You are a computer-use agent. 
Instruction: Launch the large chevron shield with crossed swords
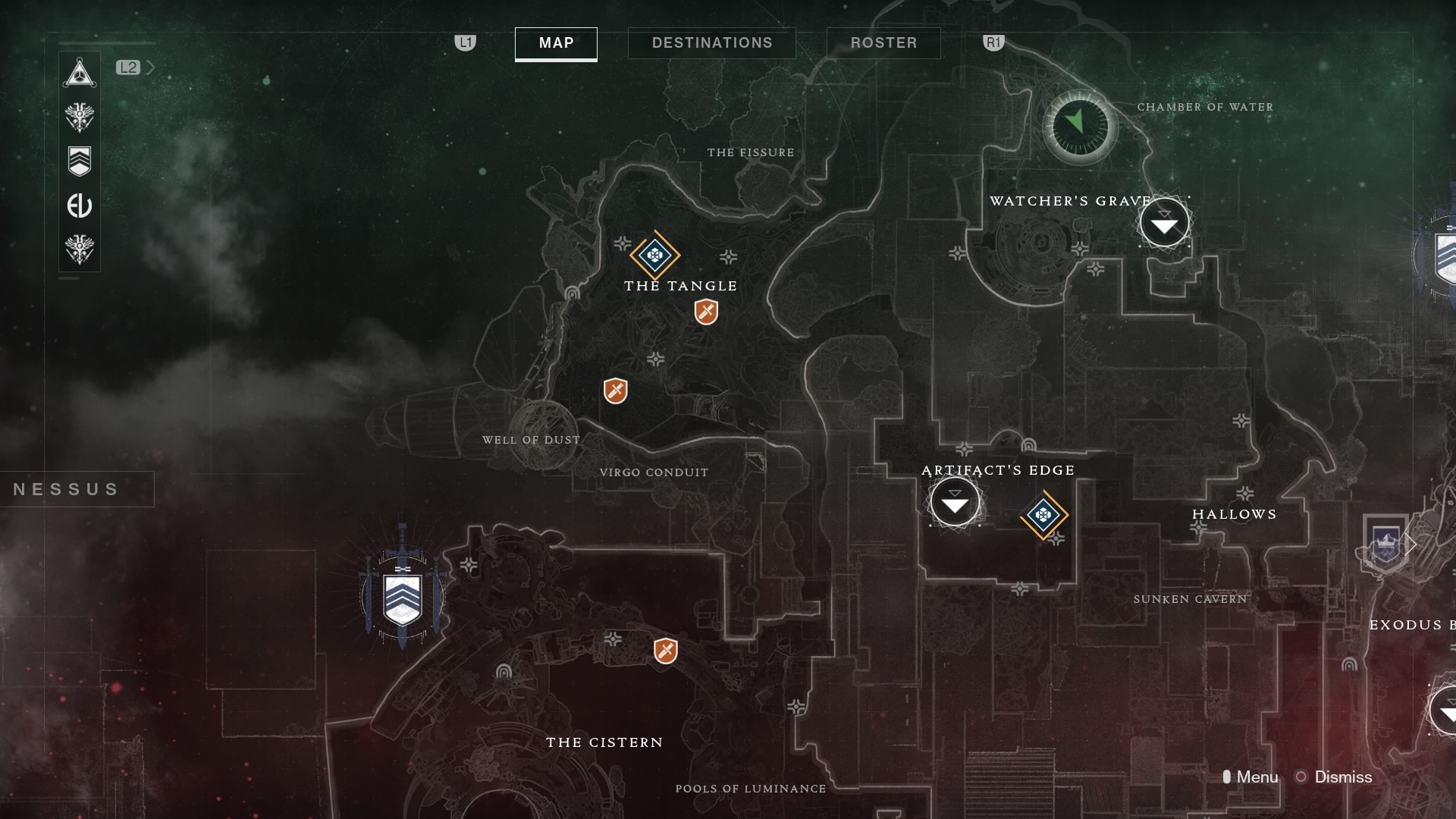point(402,597)
